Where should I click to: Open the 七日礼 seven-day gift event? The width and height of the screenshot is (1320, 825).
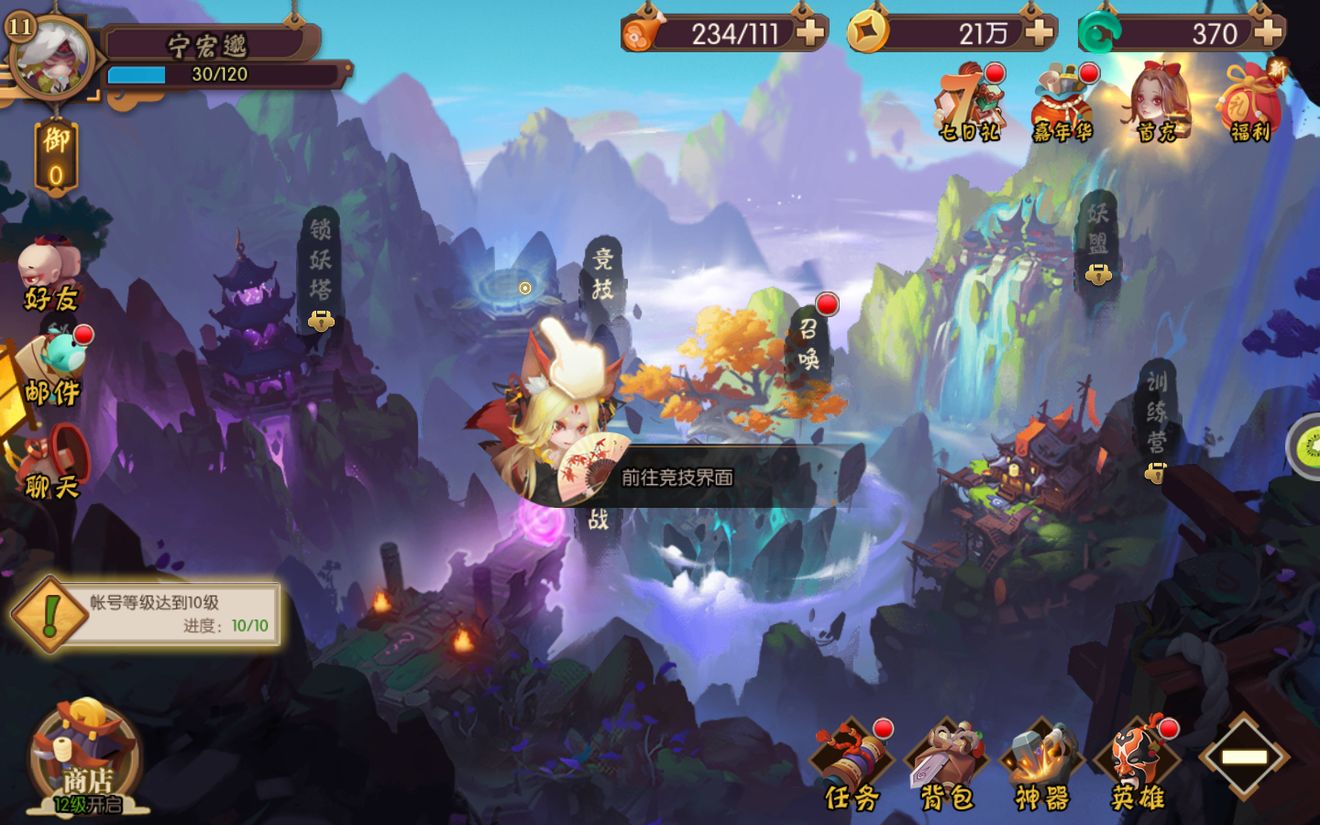(x=968, y=102)
